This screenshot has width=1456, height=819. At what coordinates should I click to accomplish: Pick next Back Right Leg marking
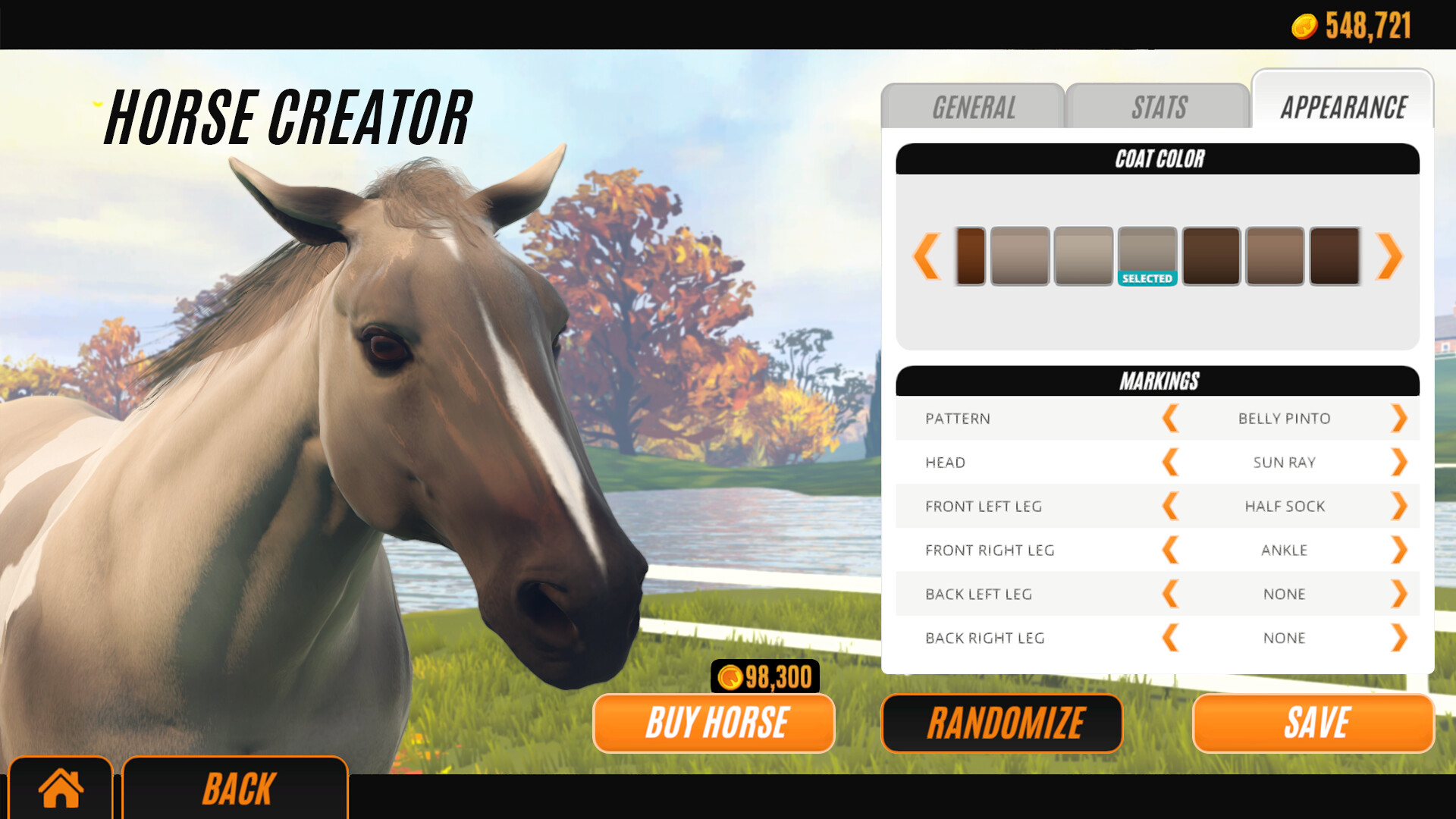pyautogui.click(x=1399, y=638)
